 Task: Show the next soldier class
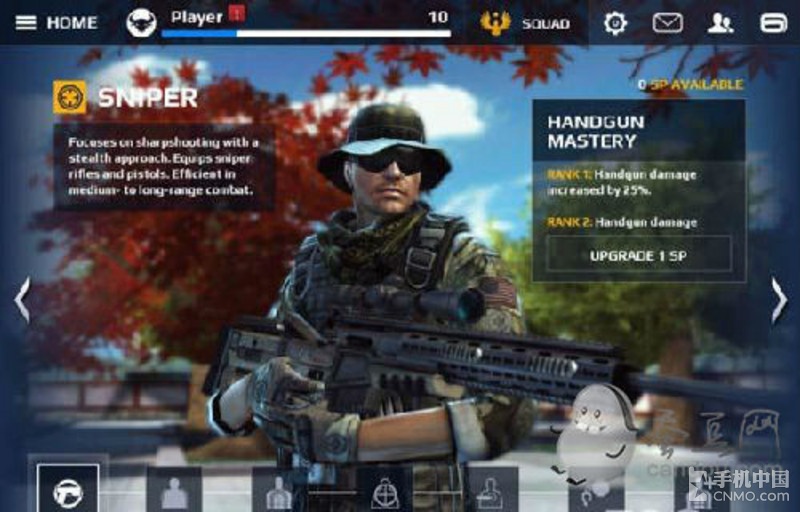point(779,300)
